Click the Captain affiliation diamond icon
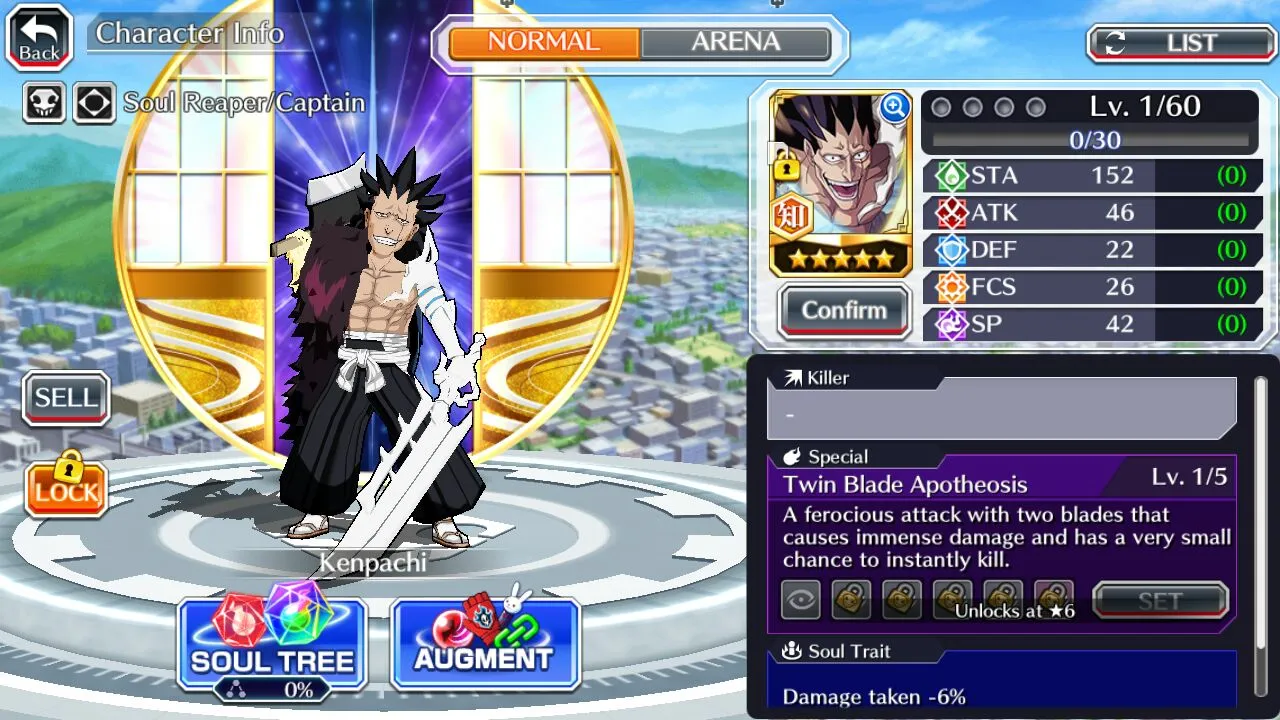Viewport: 1280px width, 720px height. click(94, 102)
